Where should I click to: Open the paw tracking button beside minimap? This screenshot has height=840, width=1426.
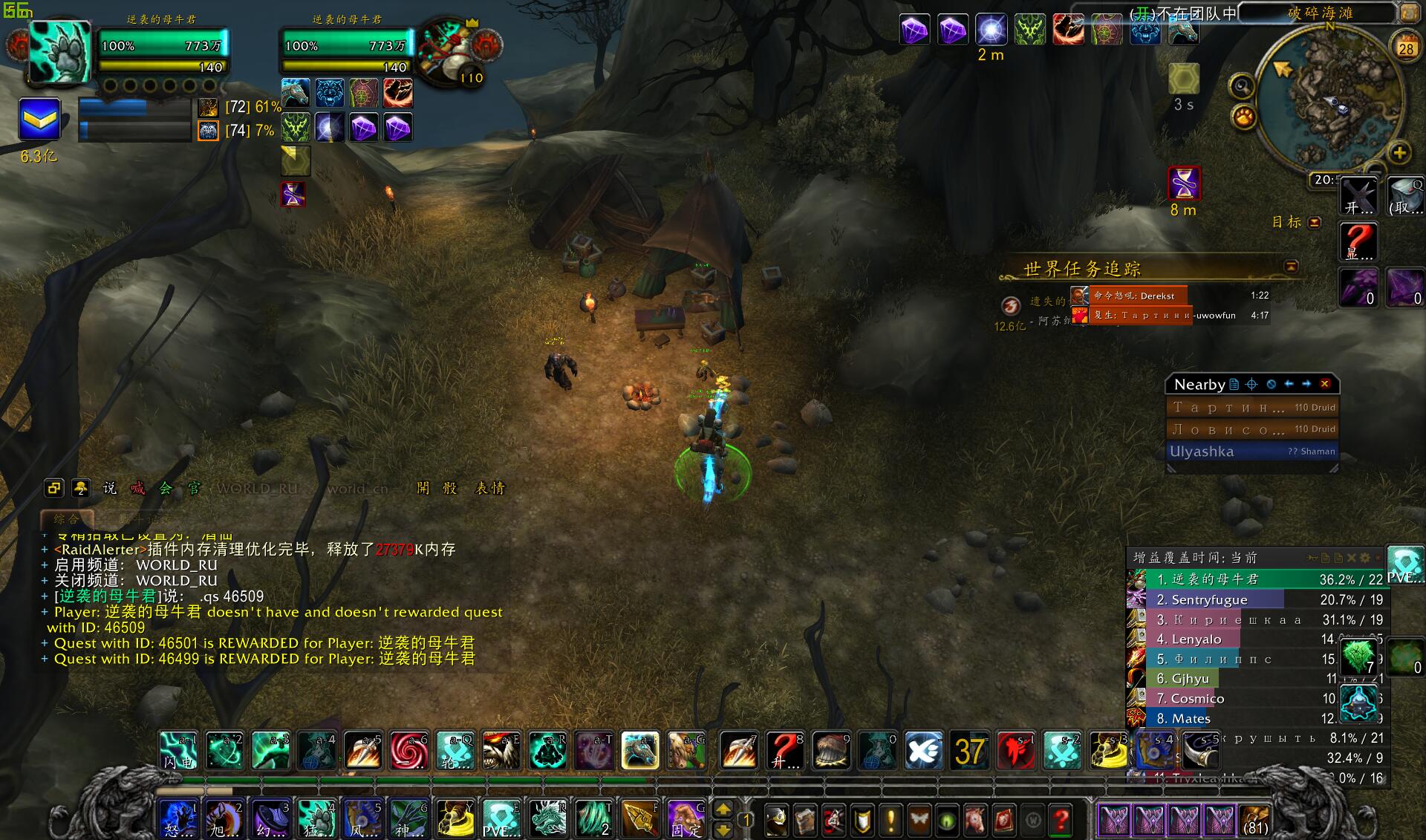[1244, 117]
